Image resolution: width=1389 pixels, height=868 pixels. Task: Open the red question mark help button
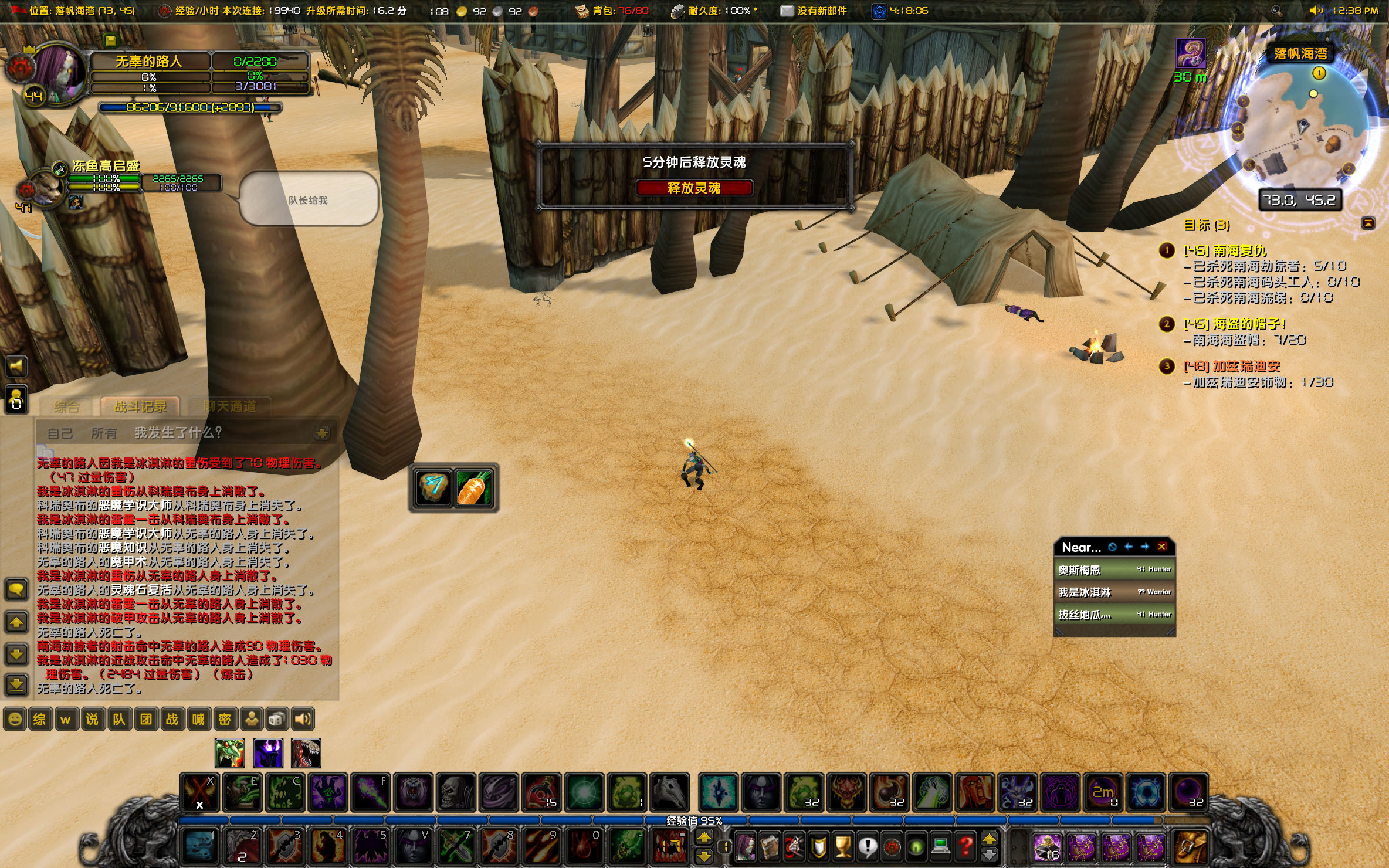(x=965, y=846)
